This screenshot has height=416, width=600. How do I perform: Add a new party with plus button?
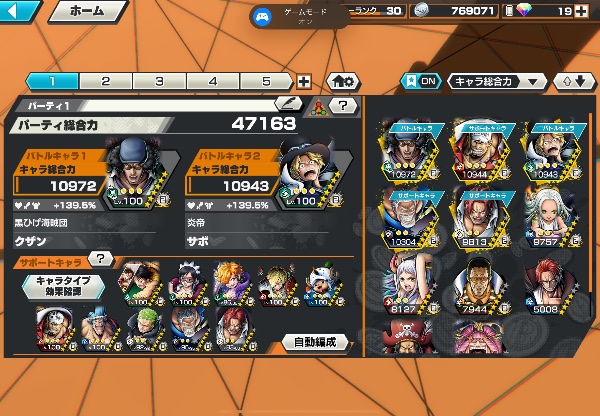coord(304,82)
